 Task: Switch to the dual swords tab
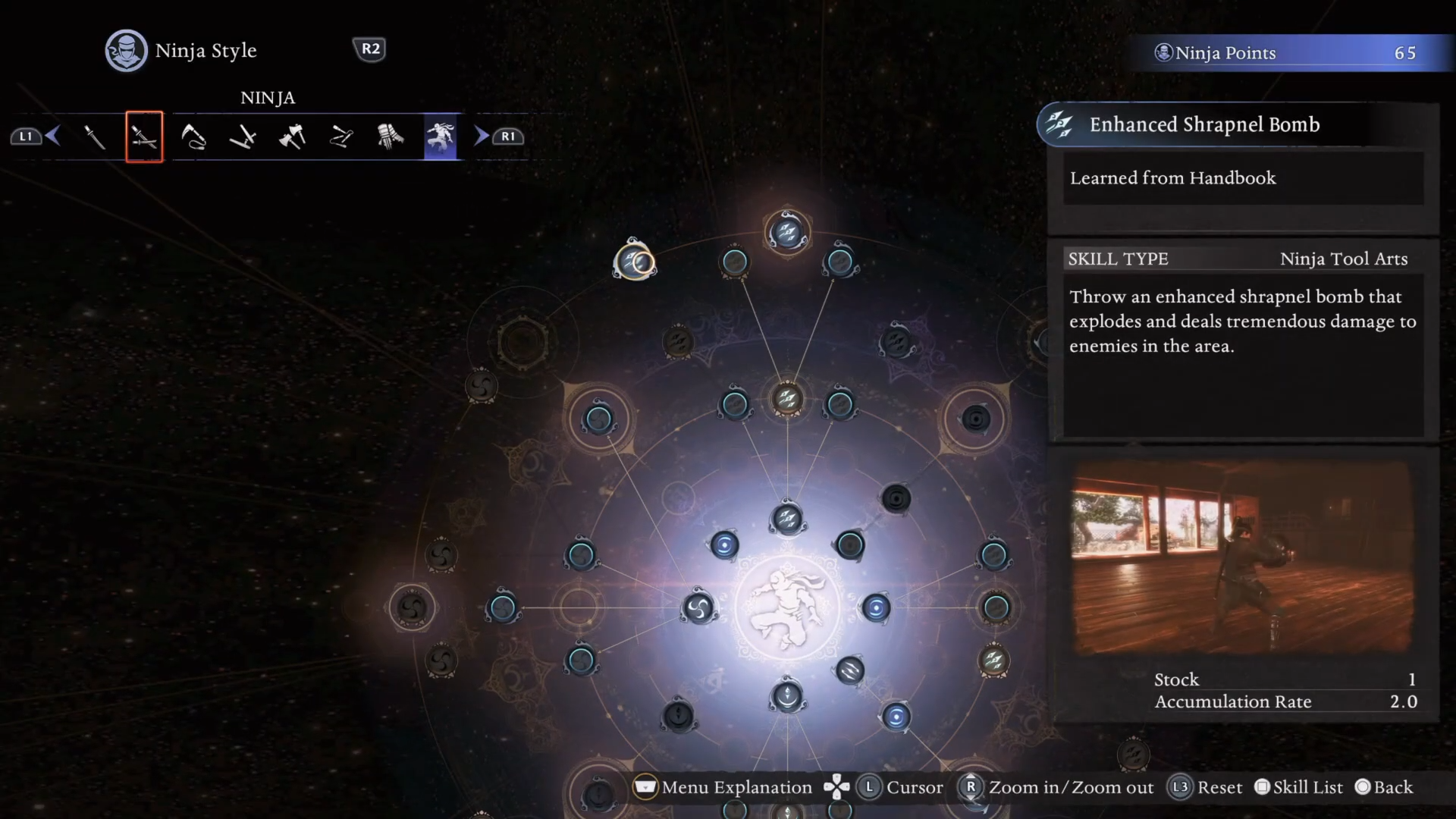(144, 137)
